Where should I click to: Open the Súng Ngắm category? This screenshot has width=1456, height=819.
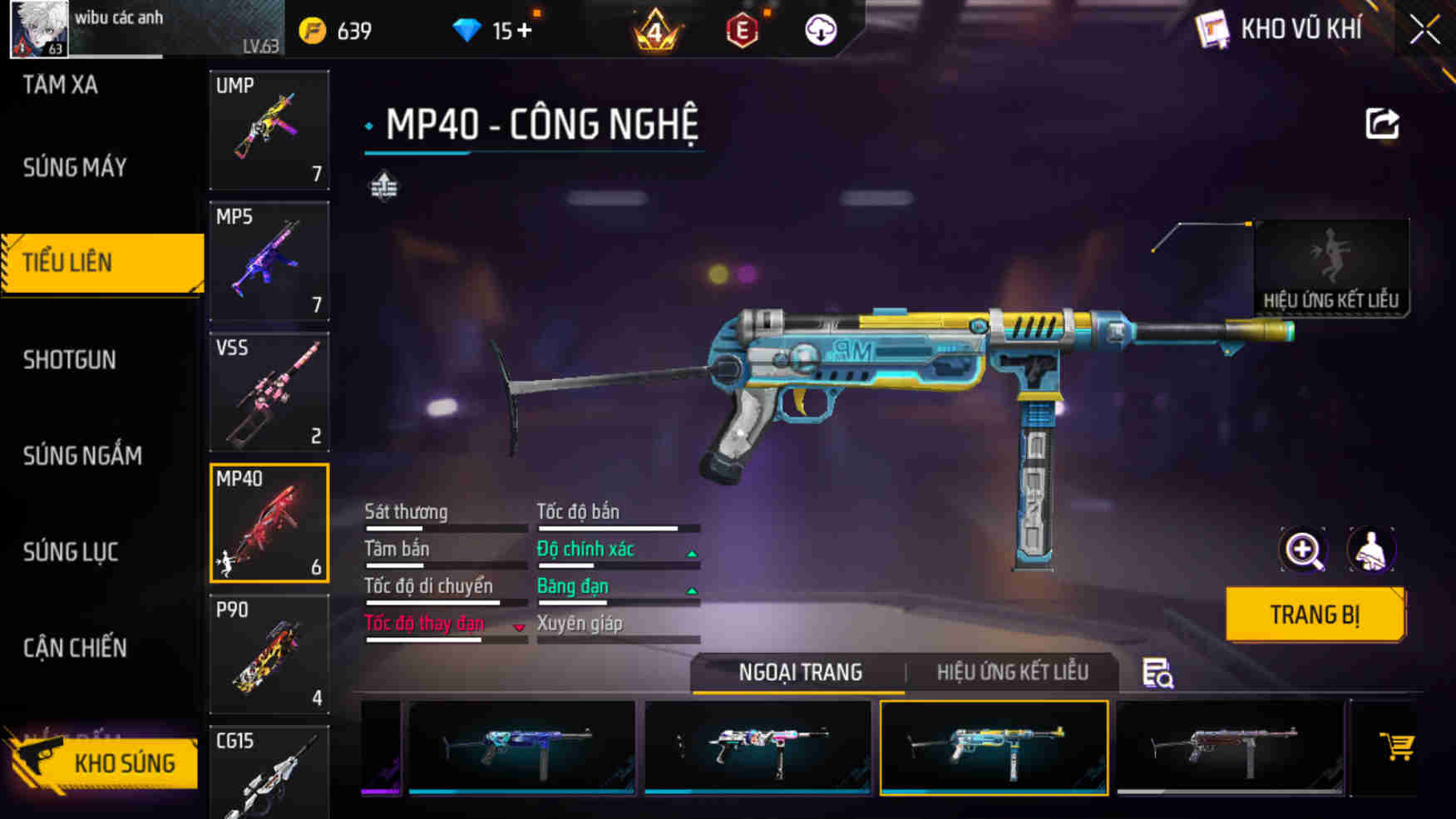click(x=82, y=456)
